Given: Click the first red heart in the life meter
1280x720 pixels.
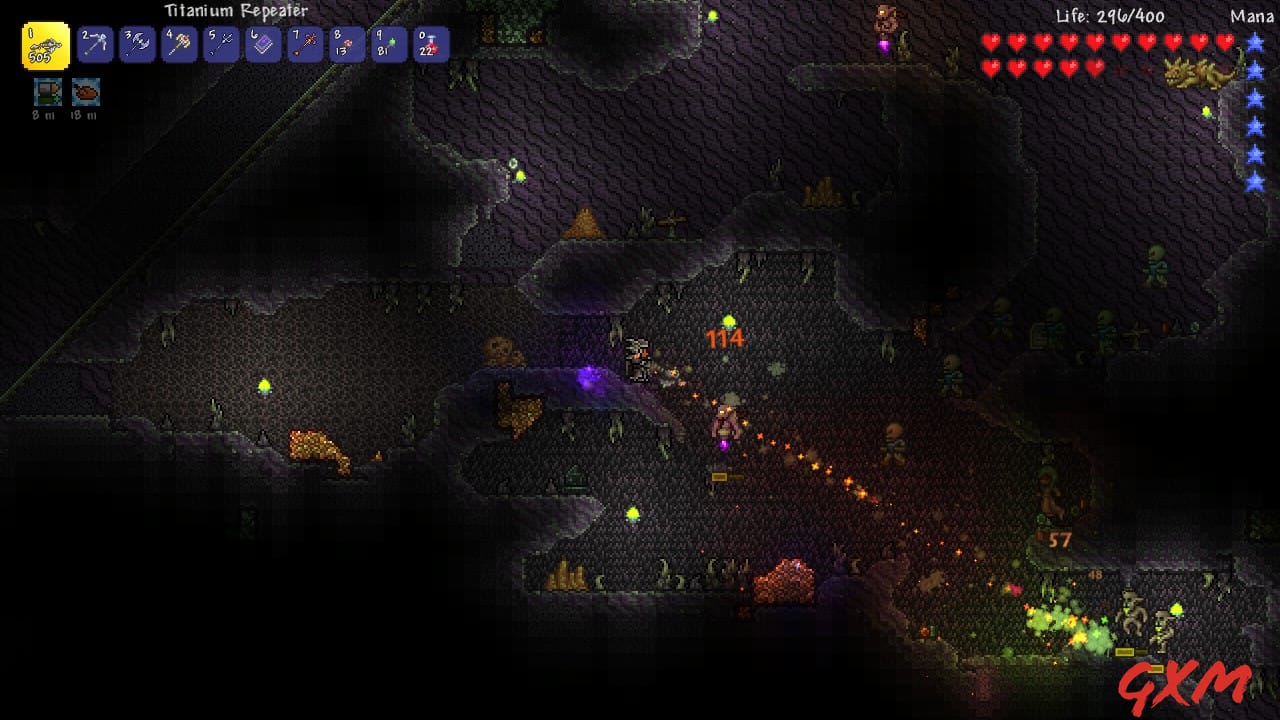Looking at the screenshot, I should (x=990, y=43).
